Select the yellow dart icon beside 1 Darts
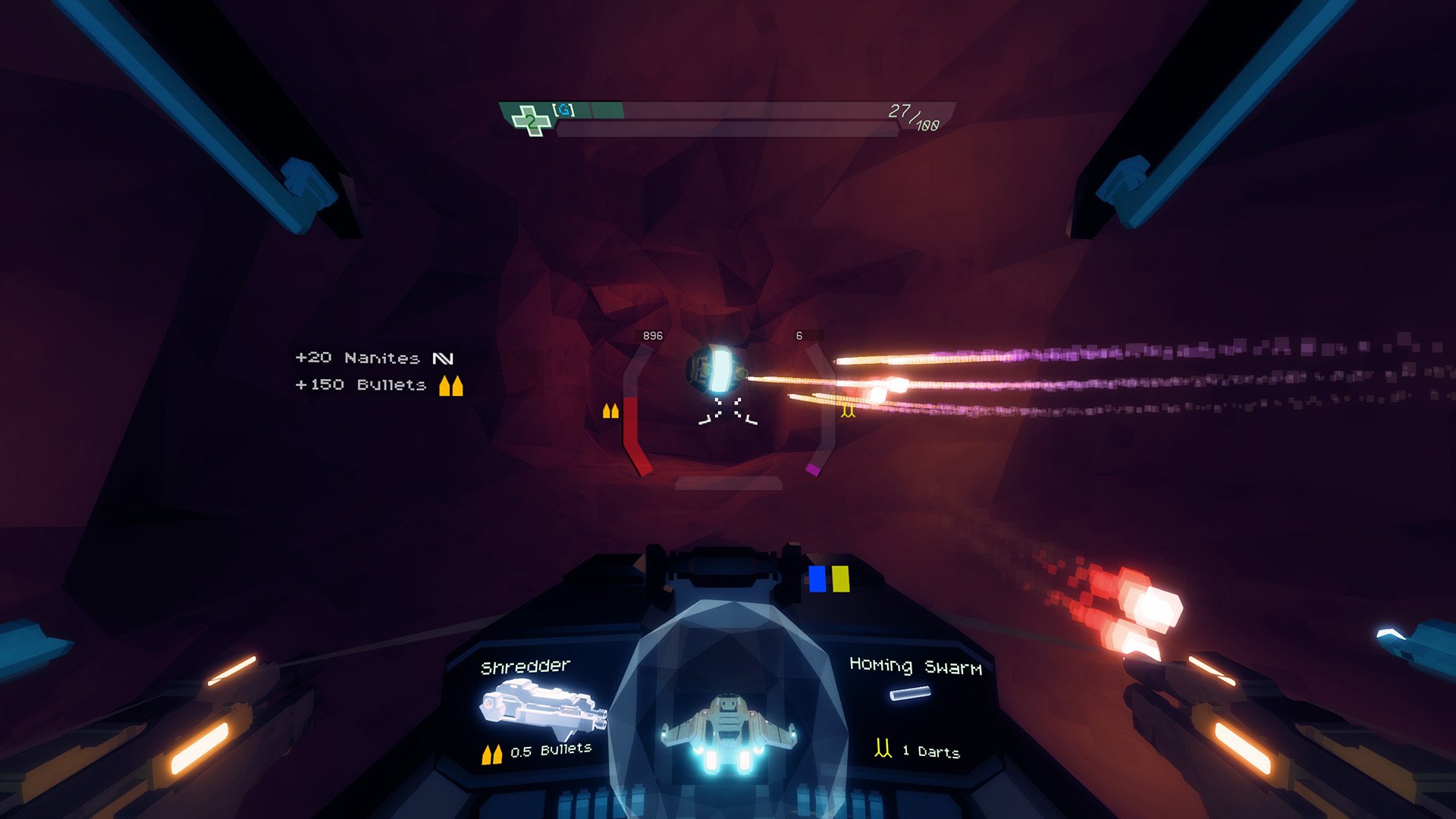 [883, 748]
